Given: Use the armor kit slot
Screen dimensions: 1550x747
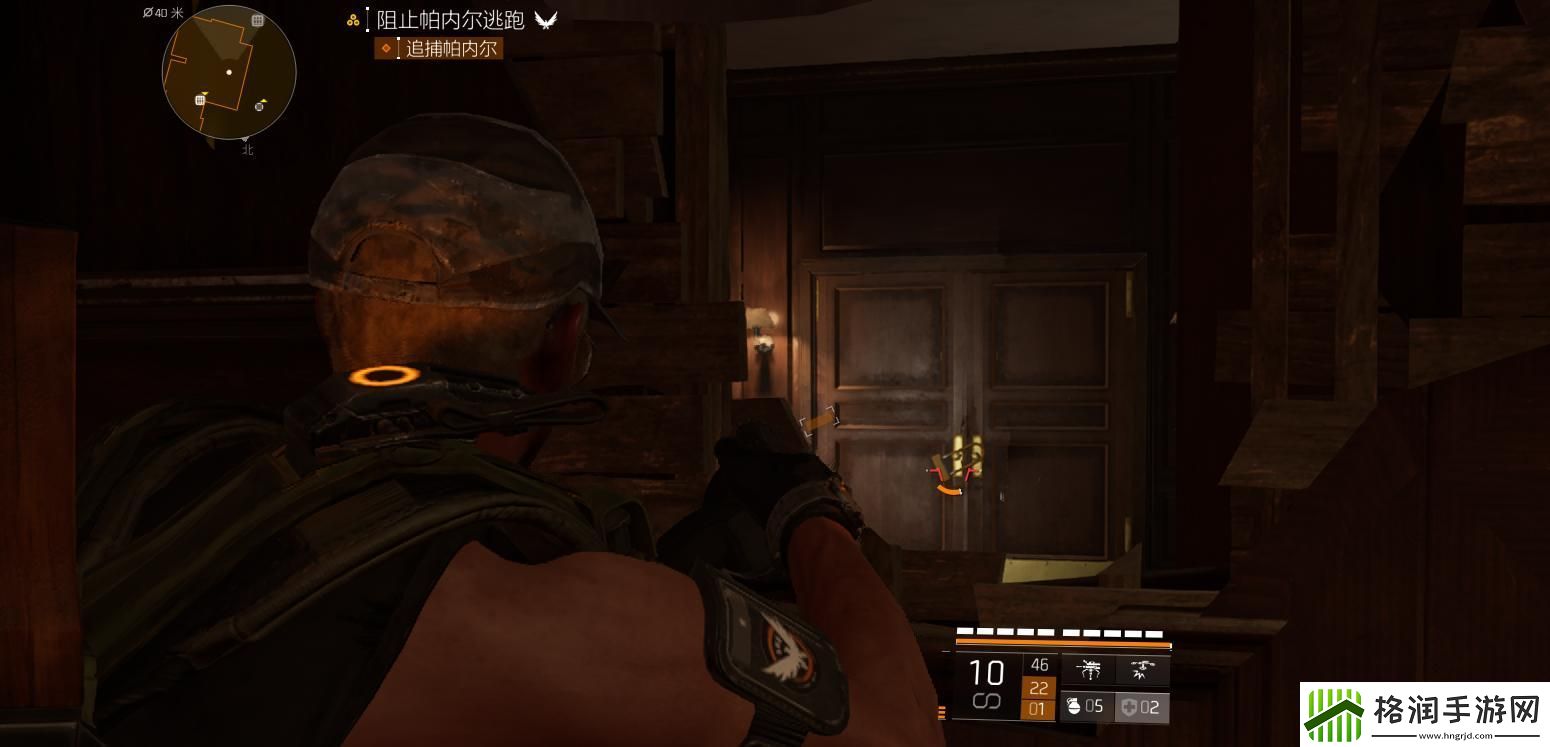Looking at the screenshot, I should pos(1140,707).
